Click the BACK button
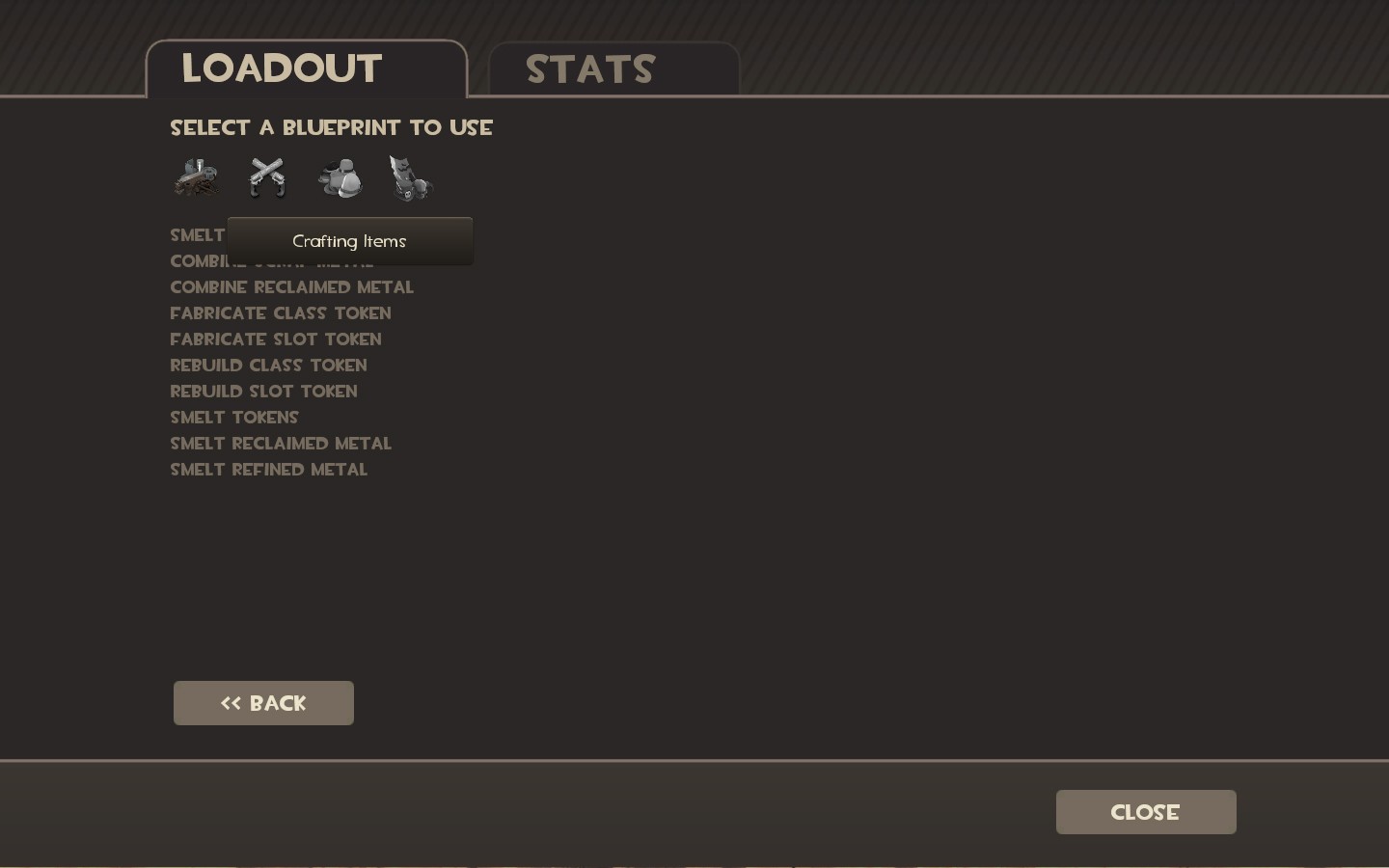The width and height of the screenshot is (1389, 868). (263, 703)
